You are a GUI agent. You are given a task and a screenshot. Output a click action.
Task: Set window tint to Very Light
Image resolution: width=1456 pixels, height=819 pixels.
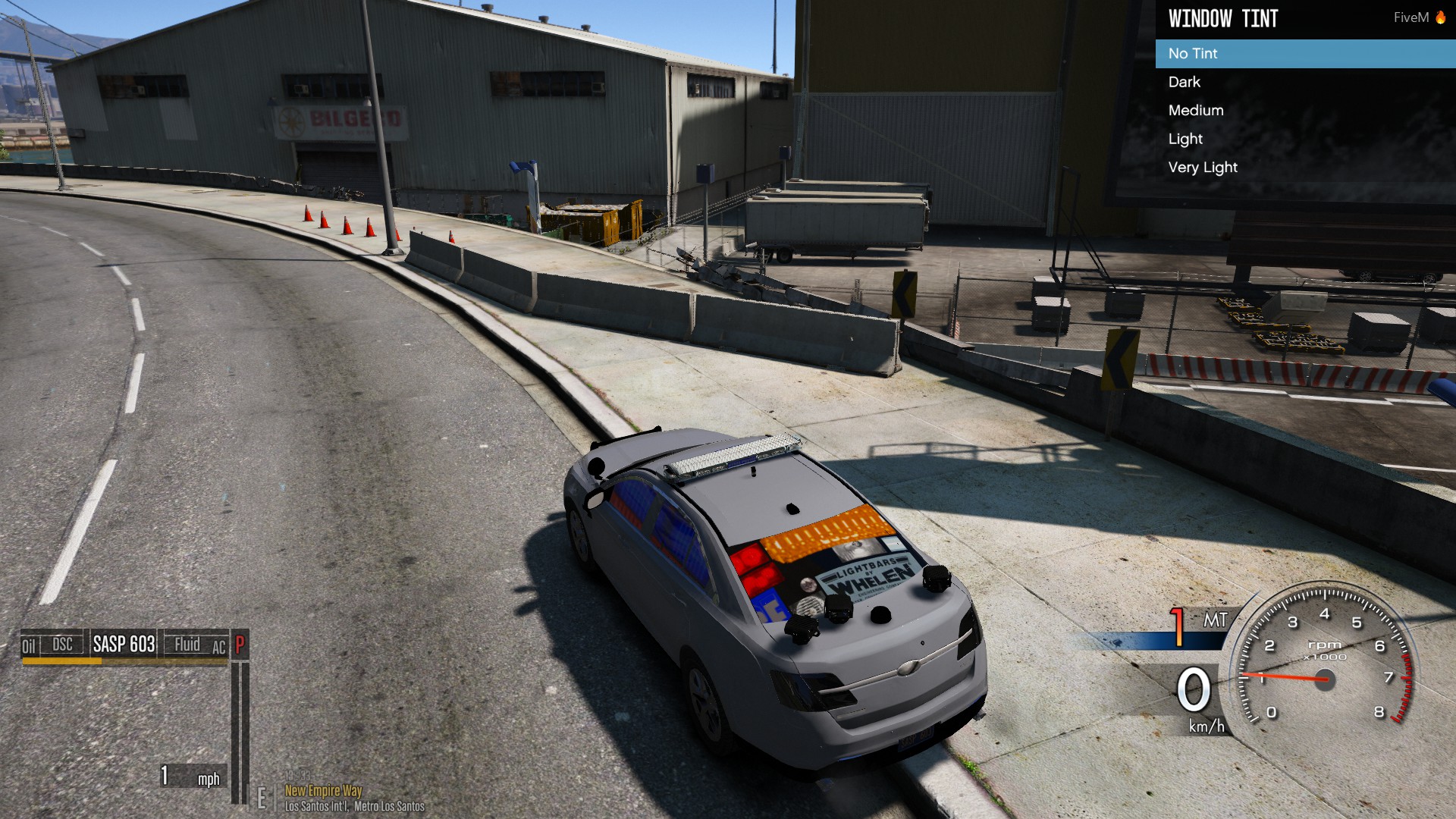[1203, 168]
